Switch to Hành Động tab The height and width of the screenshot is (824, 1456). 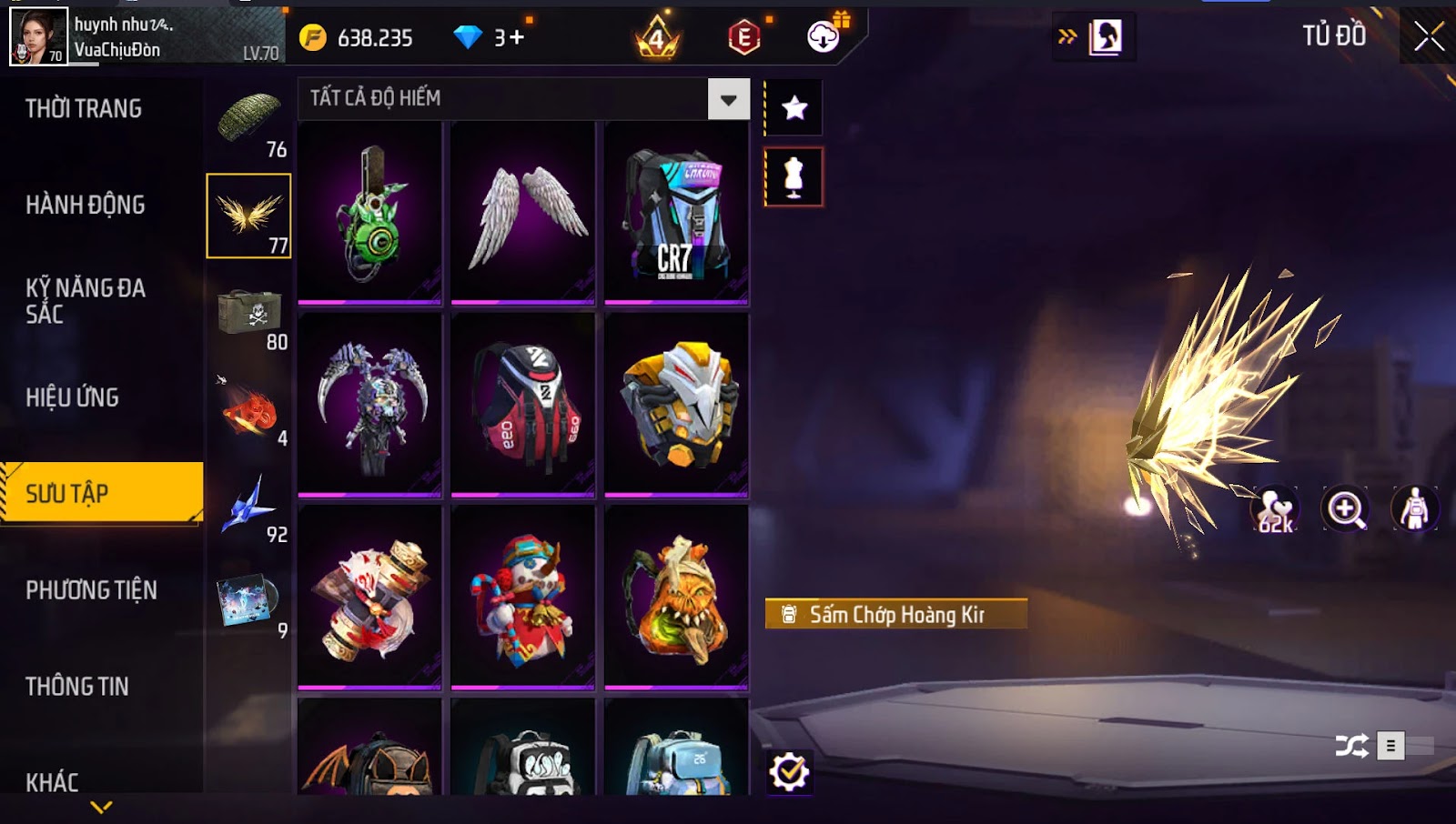[x=86, y=206]
